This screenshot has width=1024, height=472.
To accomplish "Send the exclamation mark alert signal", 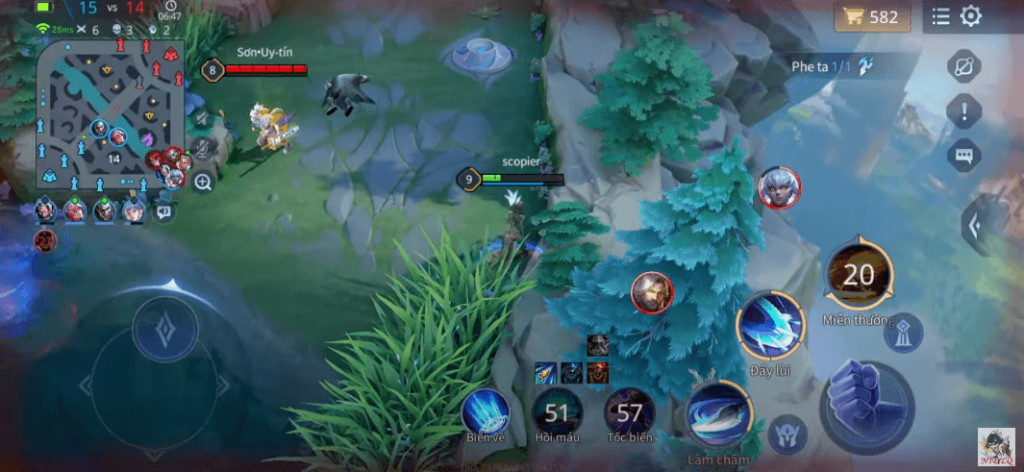I will (964, 111).
